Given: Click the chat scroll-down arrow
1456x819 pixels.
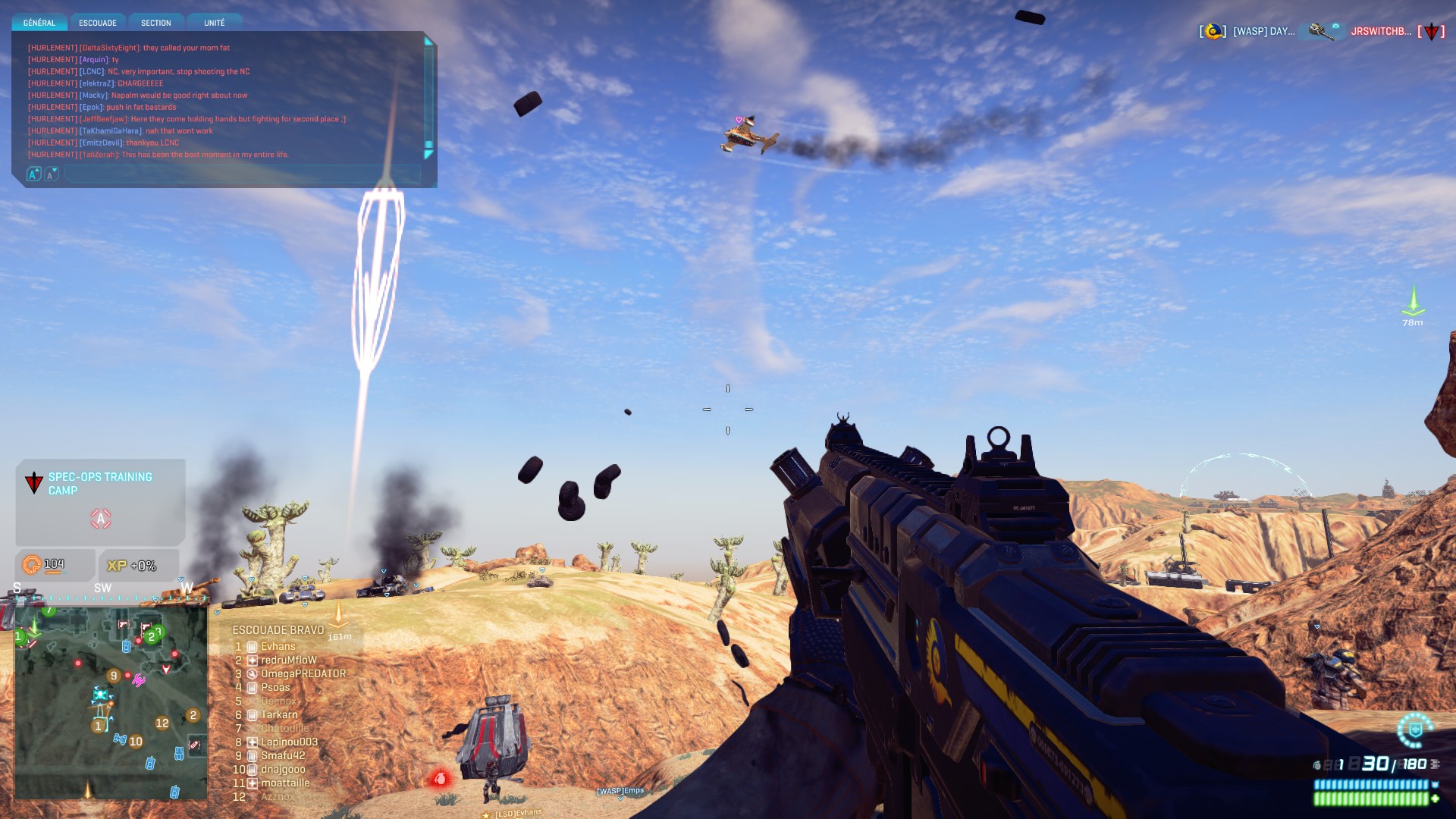Looking at the screenshot, I should coord(428,155).
